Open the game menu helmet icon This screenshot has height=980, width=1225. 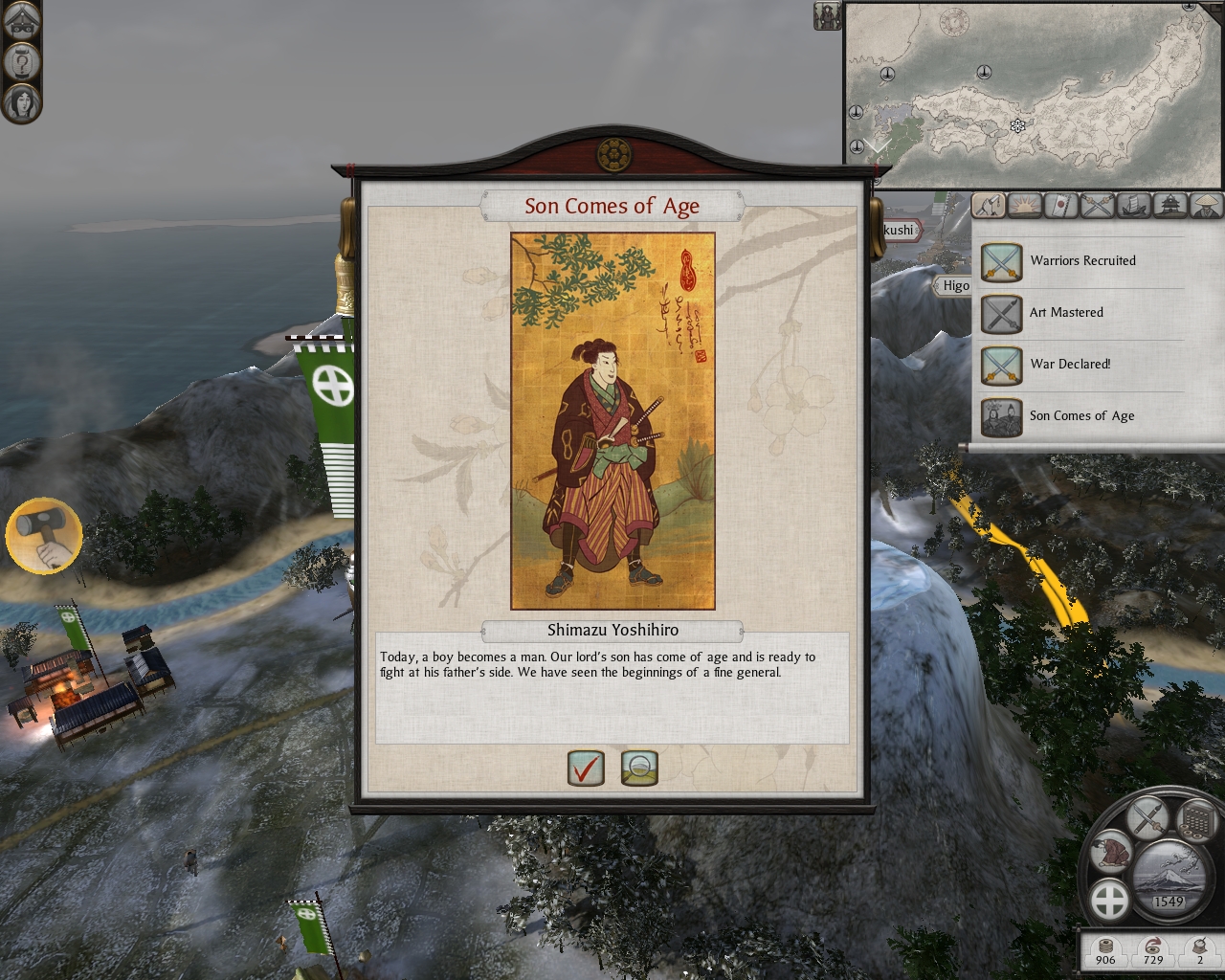(21, 22)
